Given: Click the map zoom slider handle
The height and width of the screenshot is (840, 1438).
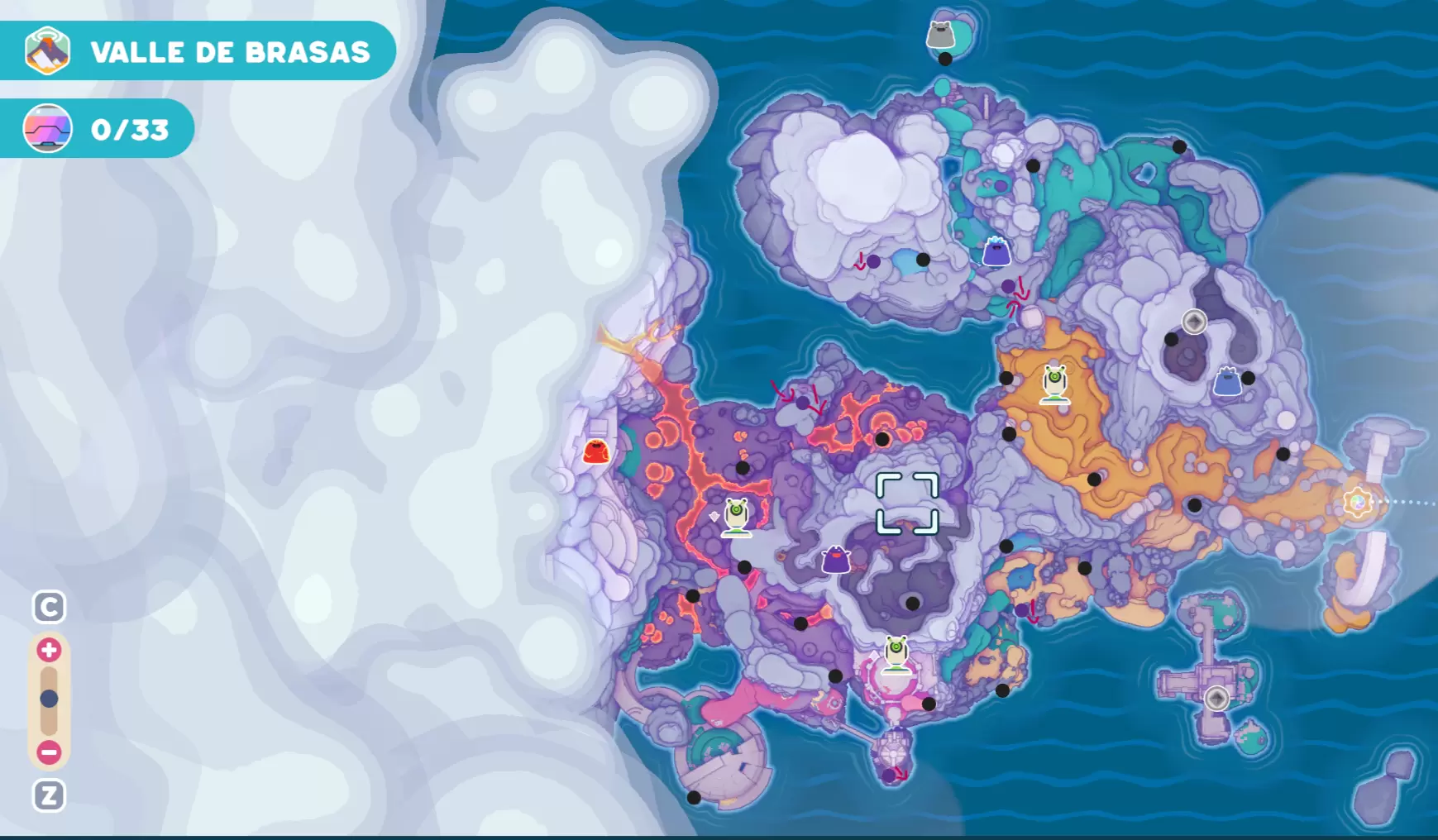Looking at the screenshot, I should pyautogui.click(x=49, y=699).
